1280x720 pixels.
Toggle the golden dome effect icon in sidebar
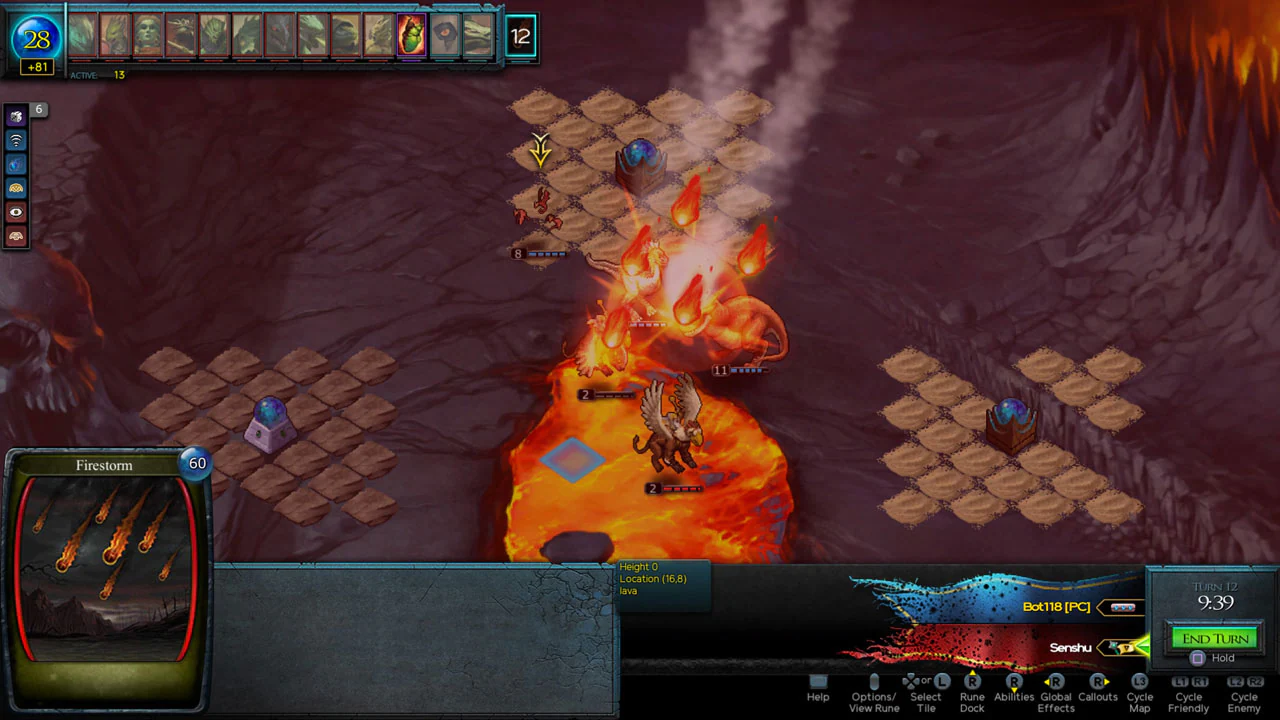(15, 187)
